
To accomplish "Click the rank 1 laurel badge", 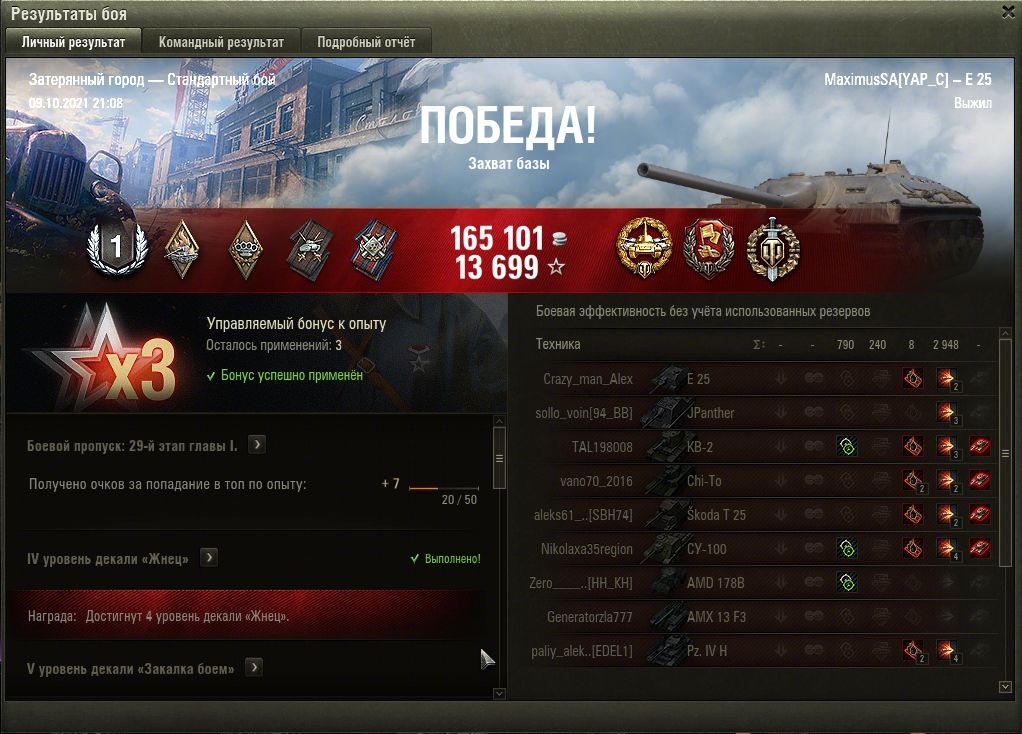I will [x=116, y=248].
